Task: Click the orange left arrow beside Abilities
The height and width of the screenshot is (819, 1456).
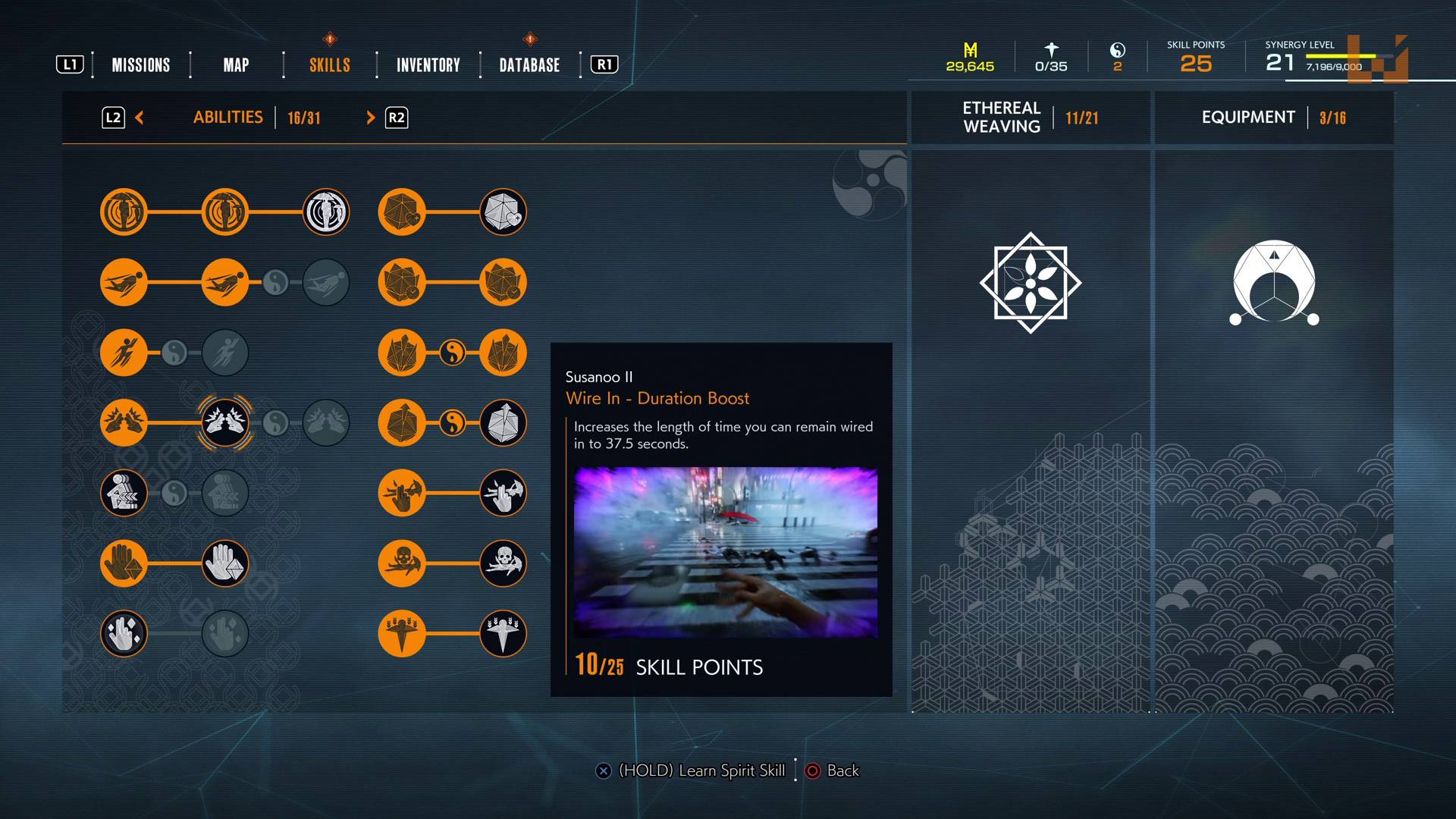Action: coord(140,118)
